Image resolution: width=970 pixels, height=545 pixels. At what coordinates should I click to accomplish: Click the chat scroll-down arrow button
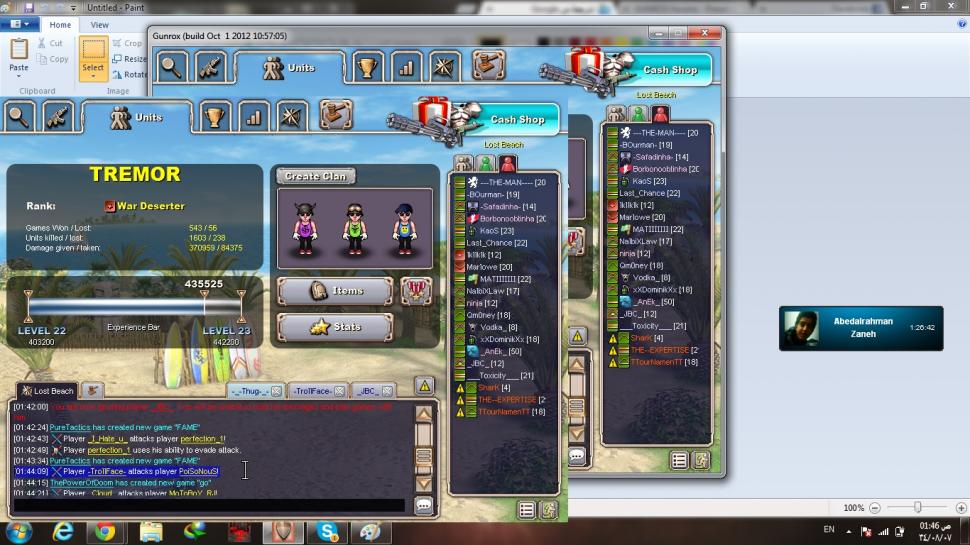(x=424, y=483)
